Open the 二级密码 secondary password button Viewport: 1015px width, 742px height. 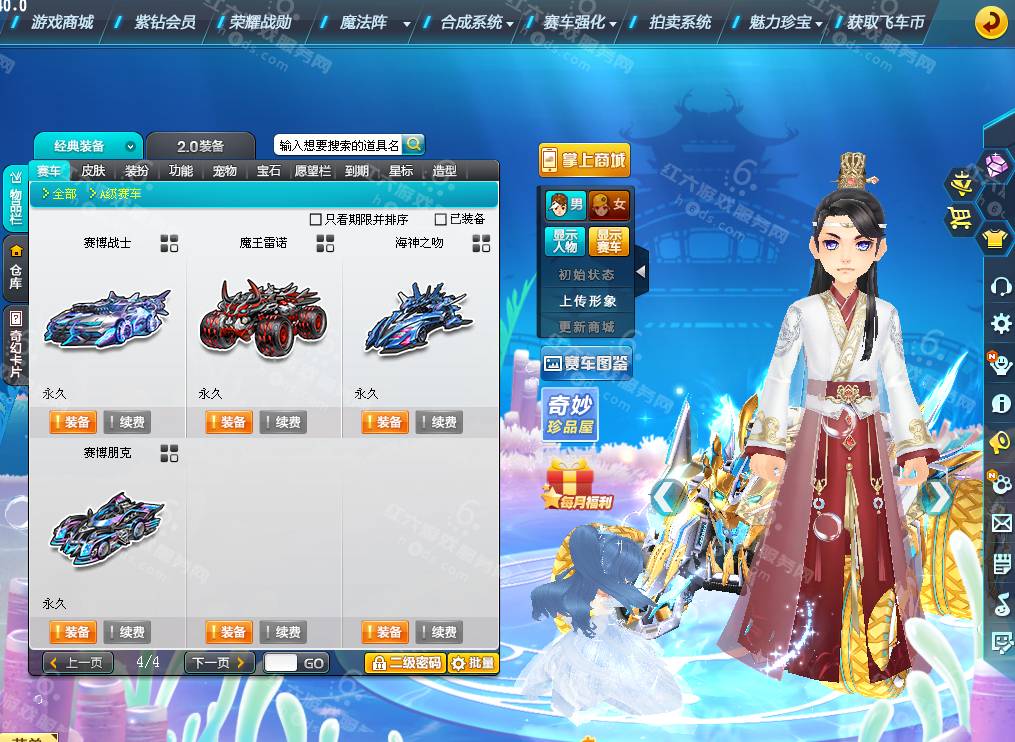click(x=405, y=662)
